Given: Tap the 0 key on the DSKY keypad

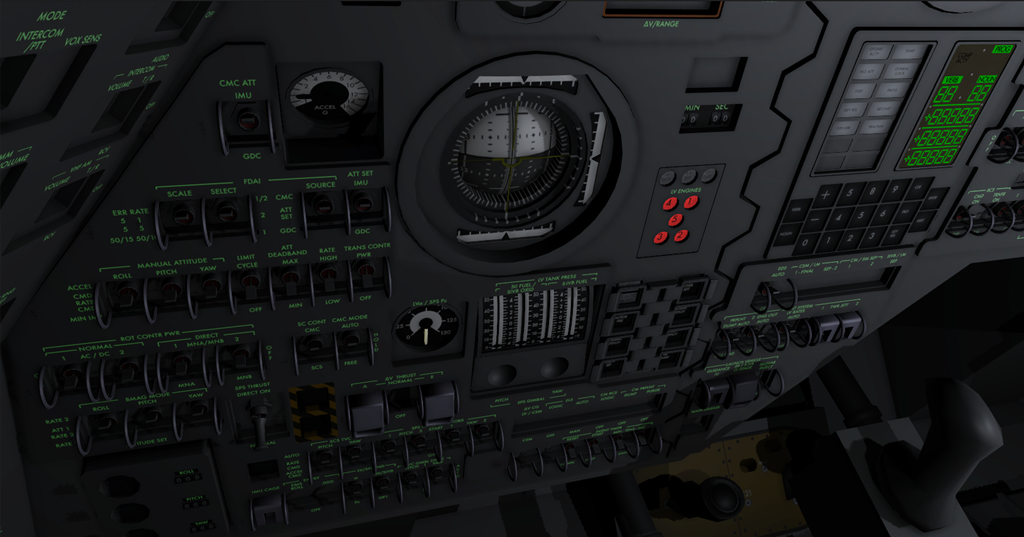Looking at the screenshot, I should pos(803,242).
